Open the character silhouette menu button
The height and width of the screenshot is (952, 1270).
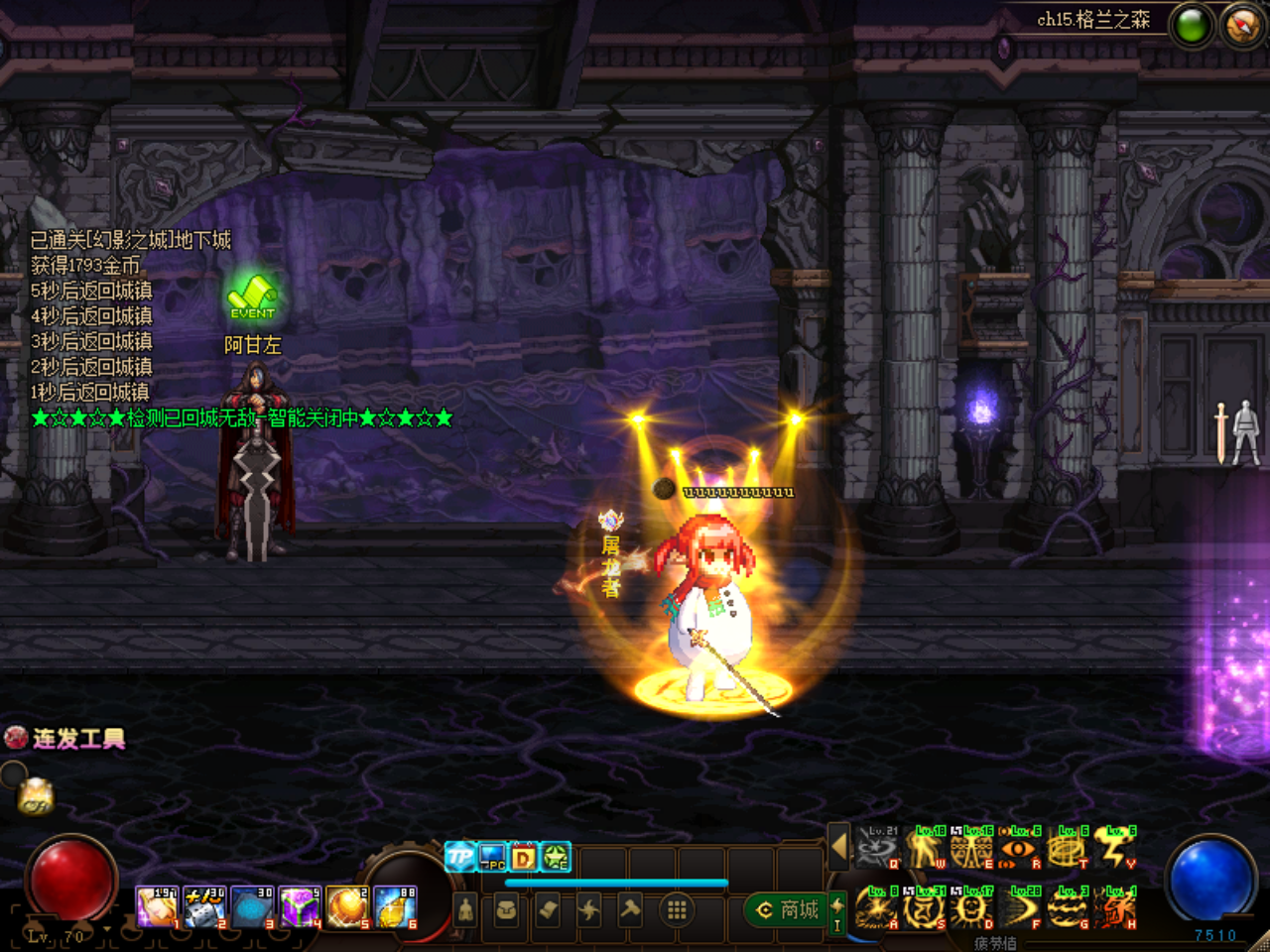click(x=465, y=909)
